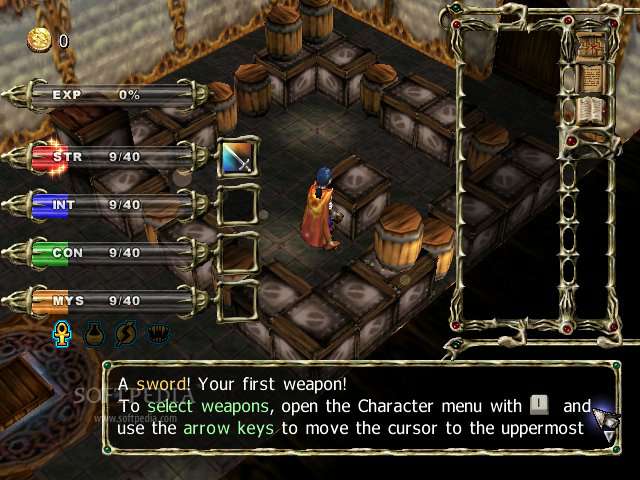Click the gold coin icon

[x=40, y=40]
